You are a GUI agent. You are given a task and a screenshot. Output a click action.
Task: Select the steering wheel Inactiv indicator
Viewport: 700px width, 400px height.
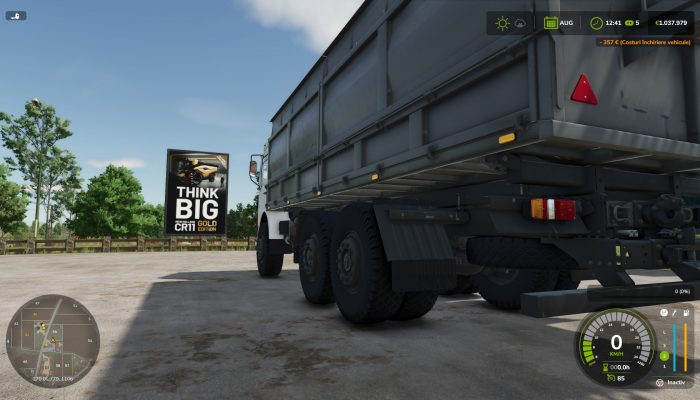pyautogui.click(x=659, y=382)
